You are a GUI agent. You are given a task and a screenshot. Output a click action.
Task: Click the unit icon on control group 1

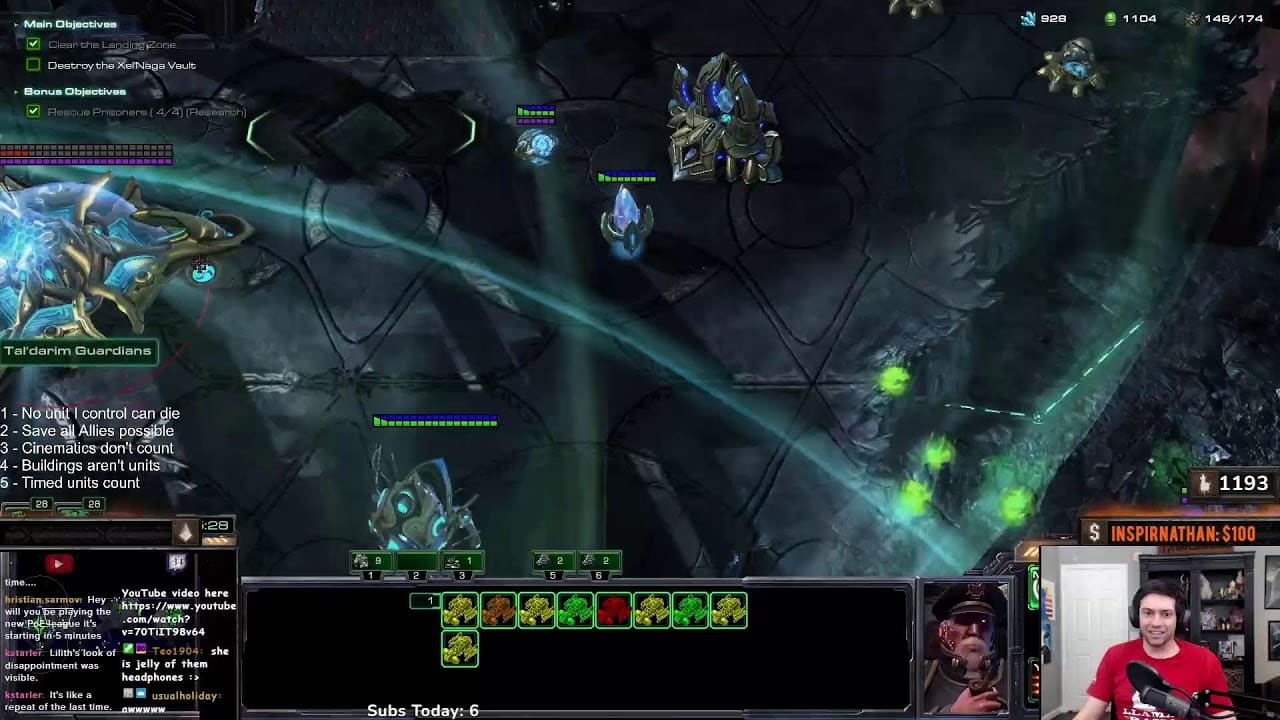362,560
